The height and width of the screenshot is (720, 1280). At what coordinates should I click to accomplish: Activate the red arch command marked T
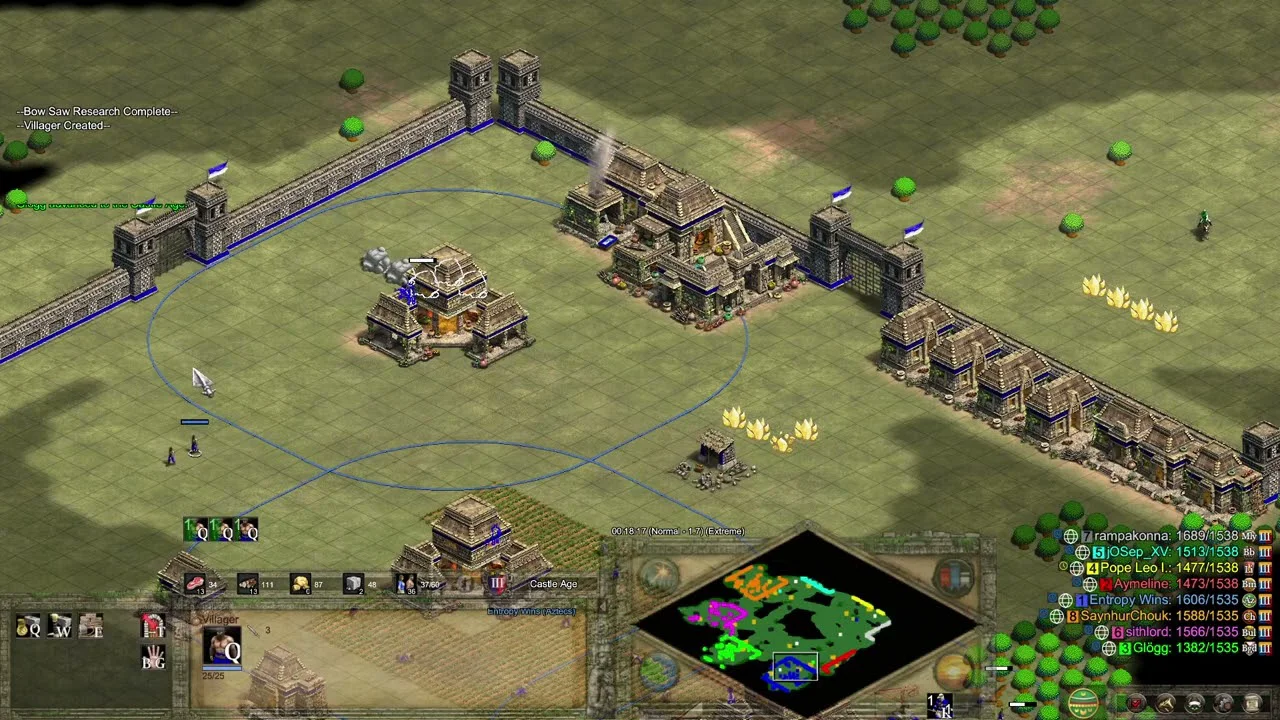(x=153, y=627)
